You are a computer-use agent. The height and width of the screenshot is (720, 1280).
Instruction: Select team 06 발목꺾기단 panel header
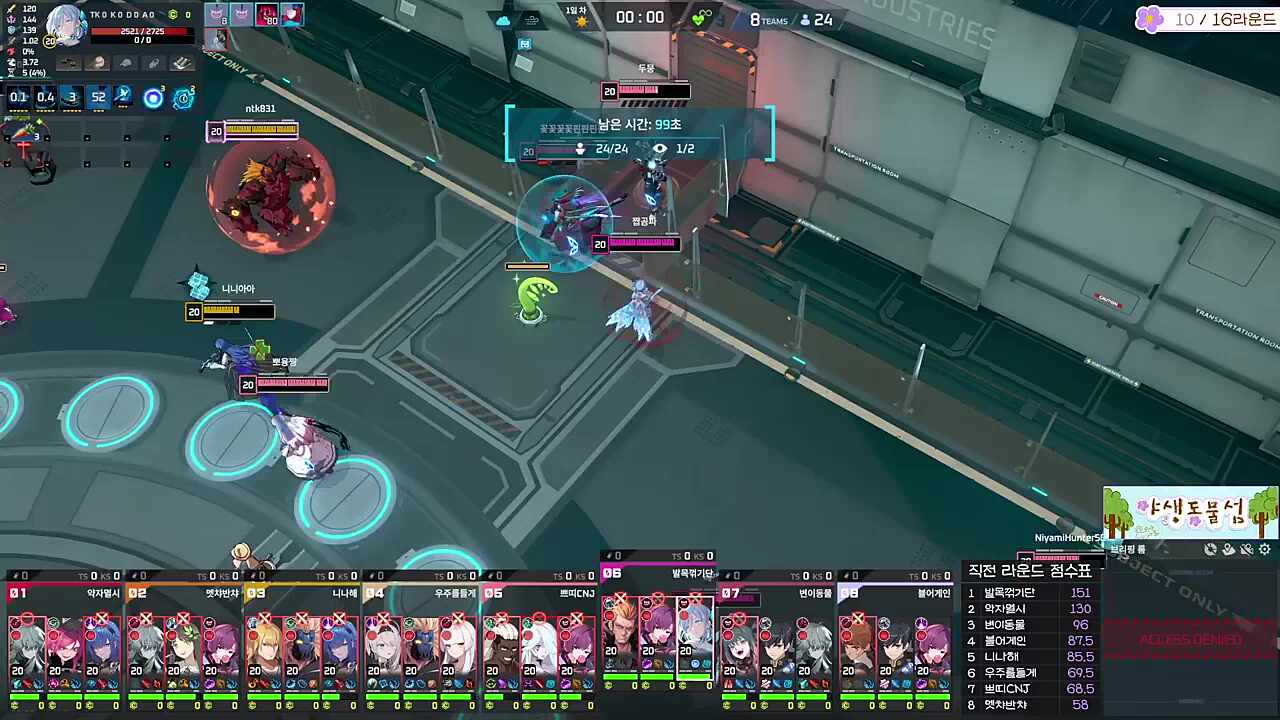(658, 573)
